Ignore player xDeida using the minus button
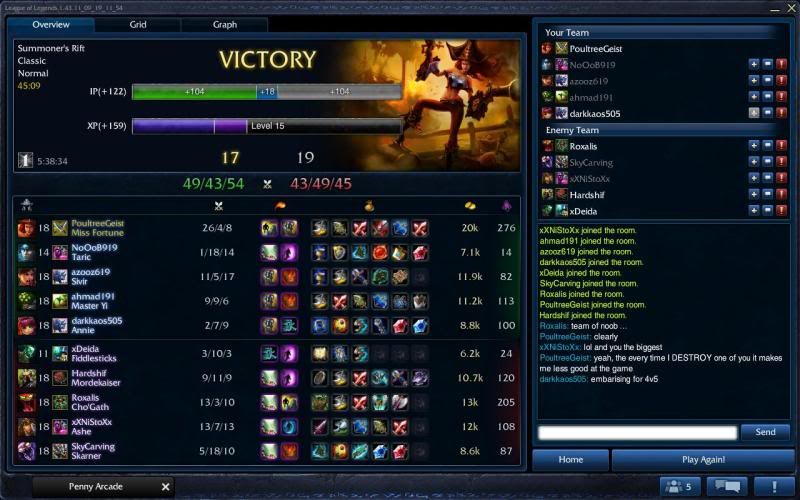Image resolution: width=800 pixels, height=500 pixels. click(x=768, y=211)
